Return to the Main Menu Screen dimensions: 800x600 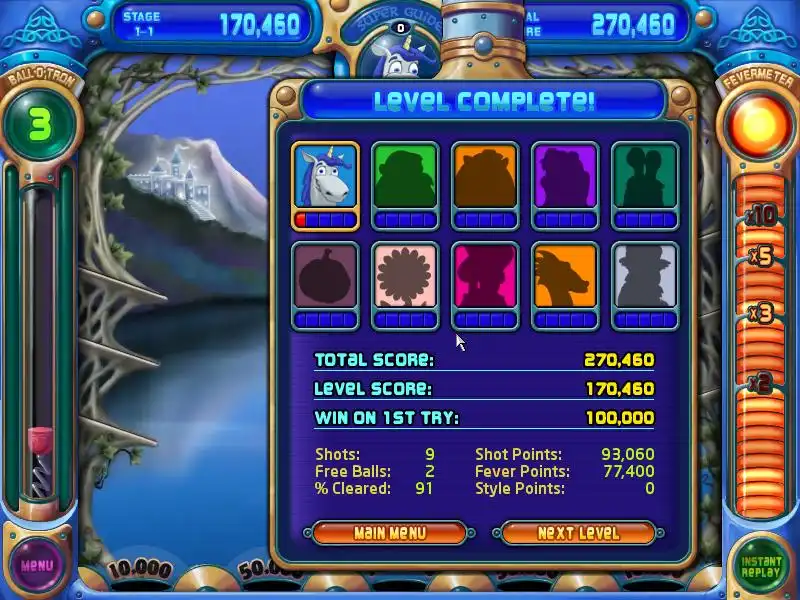[x=390, y=533]
